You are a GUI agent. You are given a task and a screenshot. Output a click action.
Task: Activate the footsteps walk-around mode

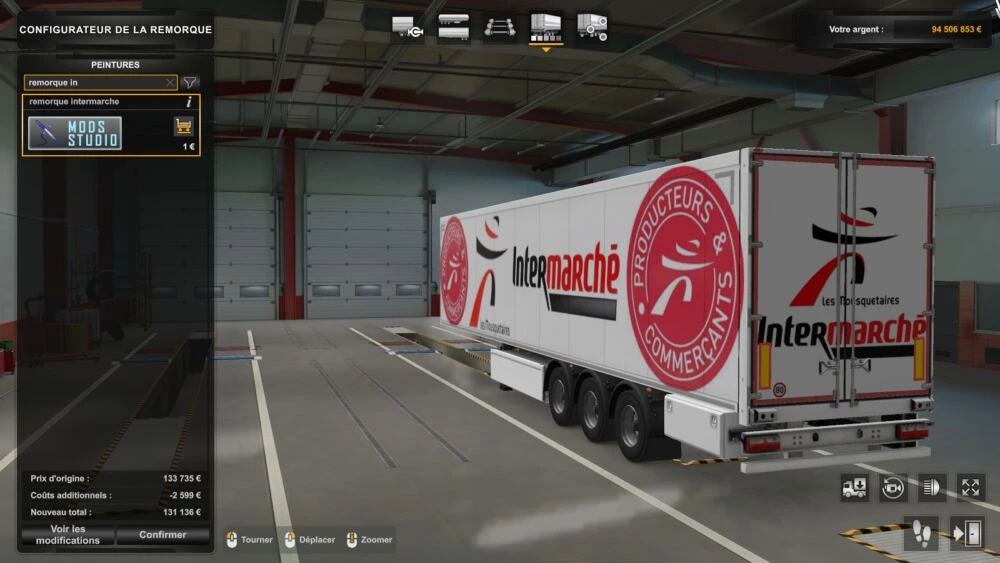(x=921, y=534)
